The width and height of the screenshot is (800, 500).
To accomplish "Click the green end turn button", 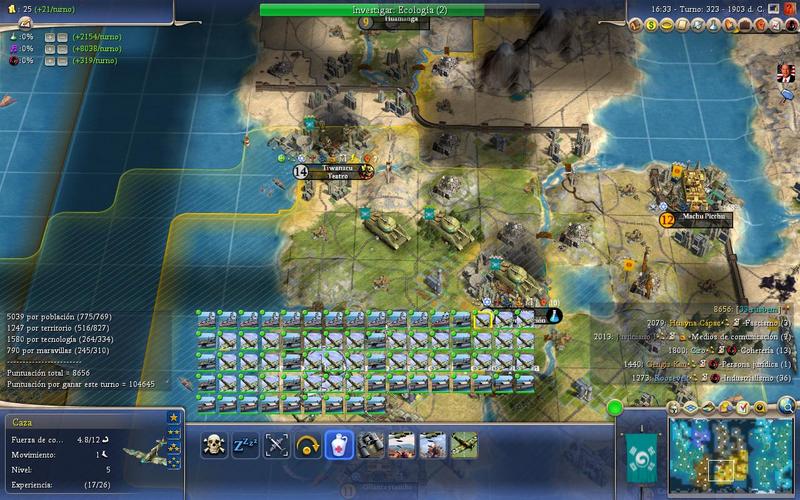I will click(613, 408).
